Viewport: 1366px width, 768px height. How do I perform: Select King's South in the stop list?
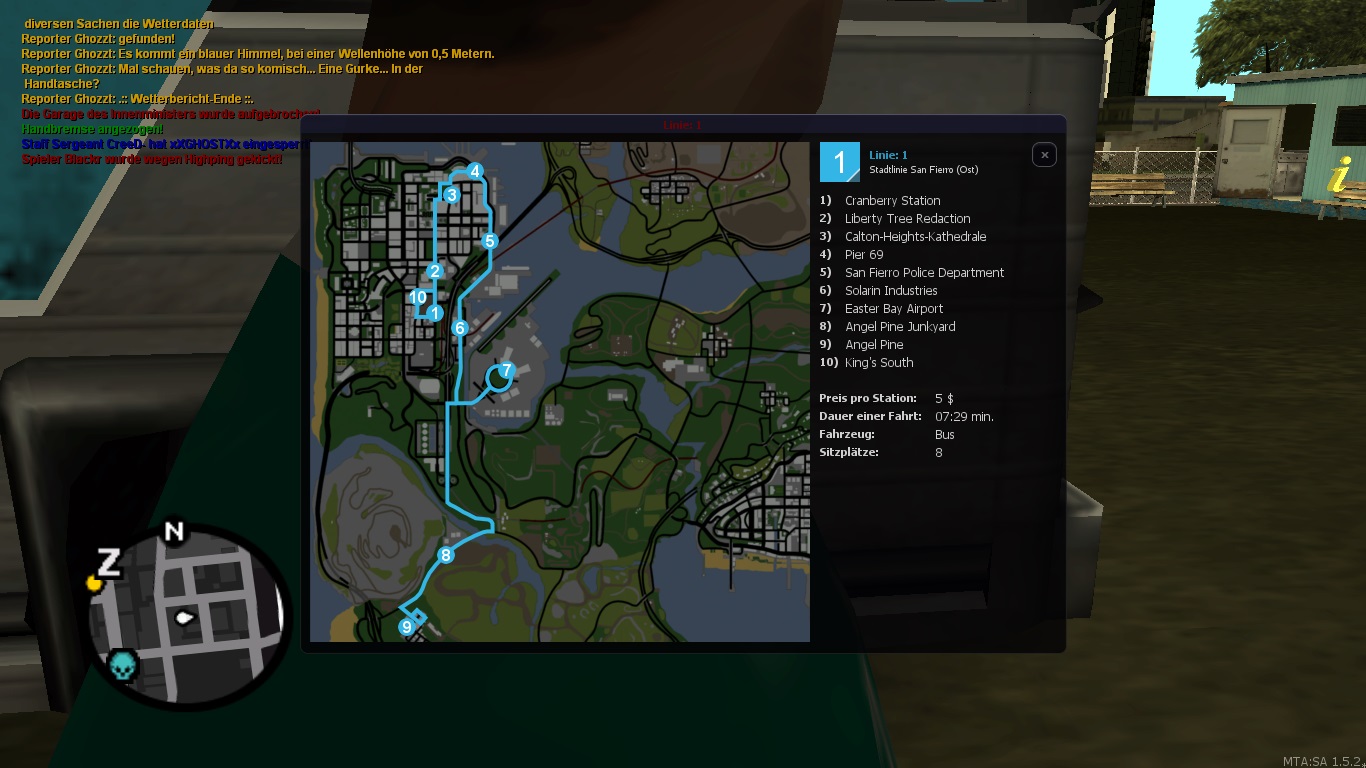pyautogui.click(x=879, y=363)
